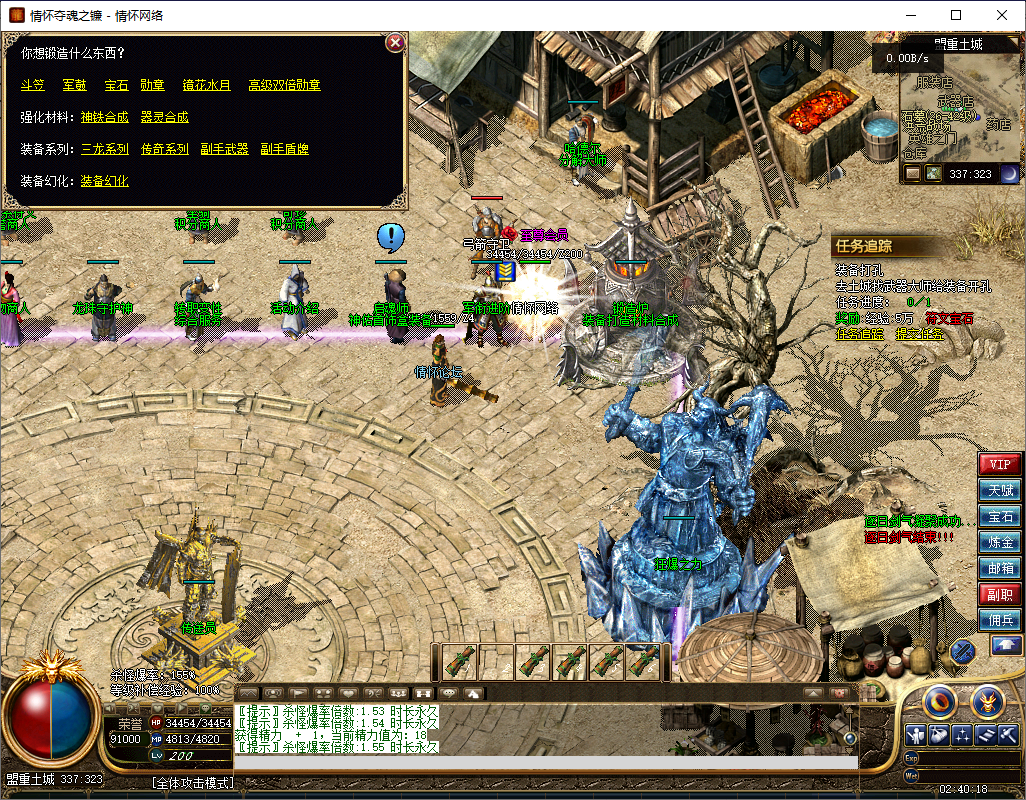The image size is (1026, 800).
Task: Open the 佣兵 mercenary panel
Action: [x=999, y=621]
